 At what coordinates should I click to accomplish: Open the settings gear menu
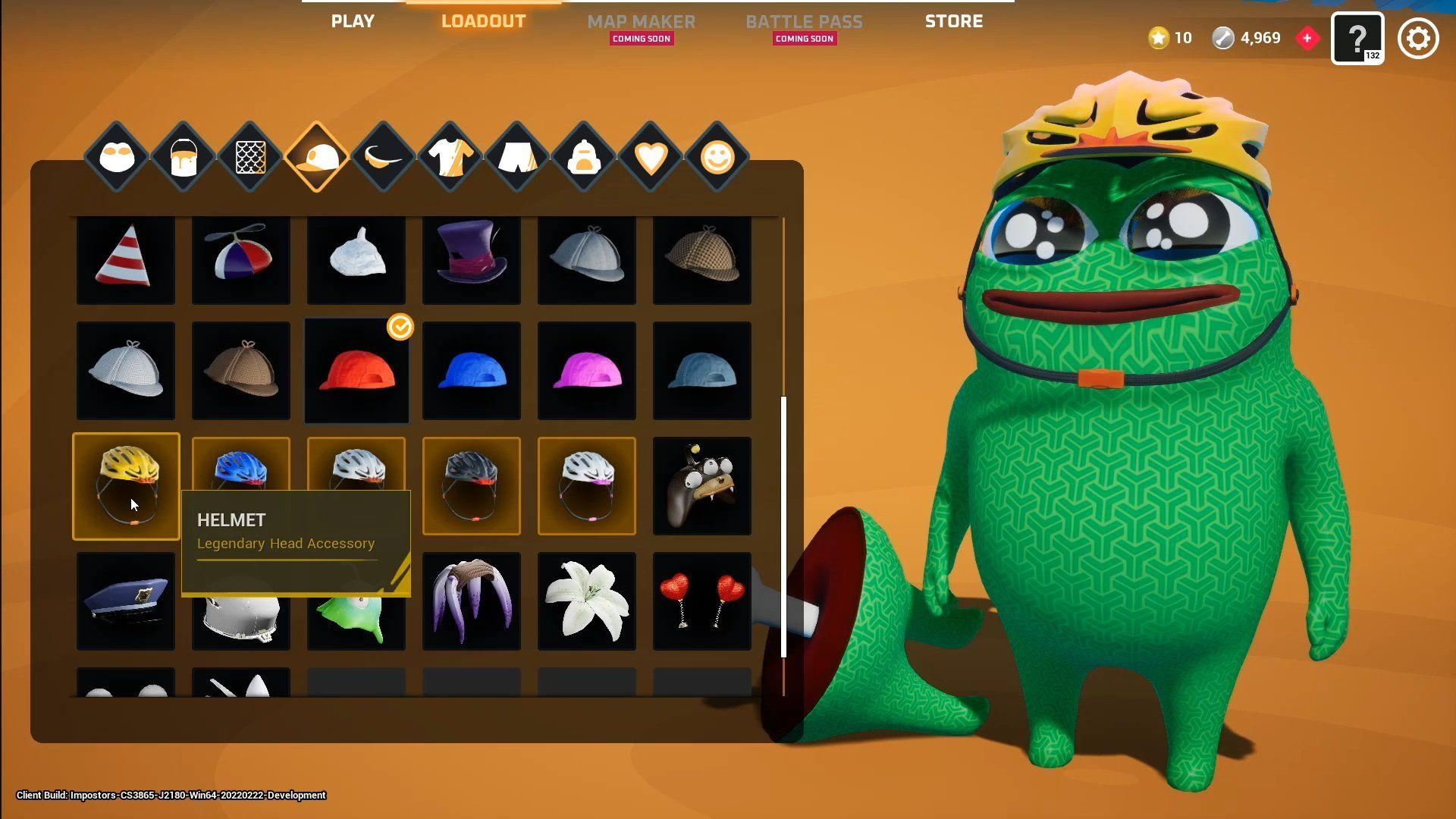point(1417,39)
